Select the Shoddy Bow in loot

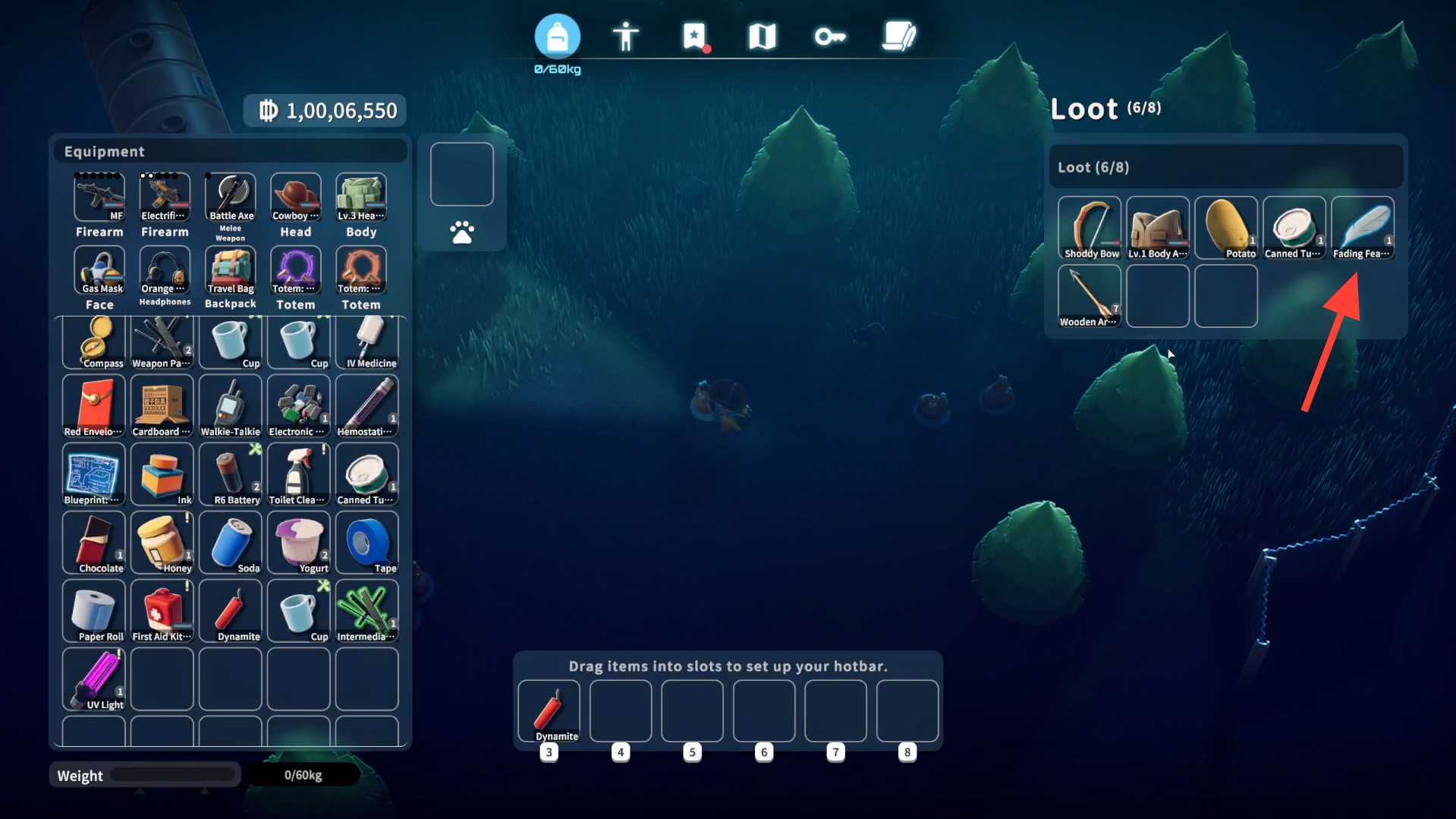[1089, 228]
